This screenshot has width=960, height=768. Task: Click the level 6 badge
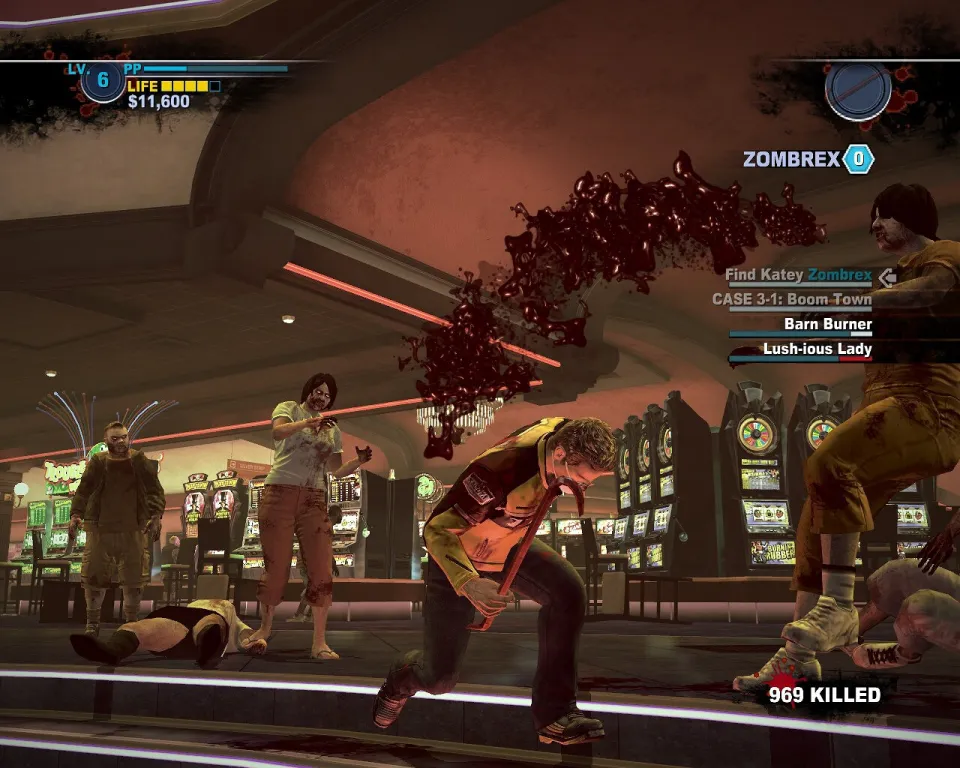point(103,81)
